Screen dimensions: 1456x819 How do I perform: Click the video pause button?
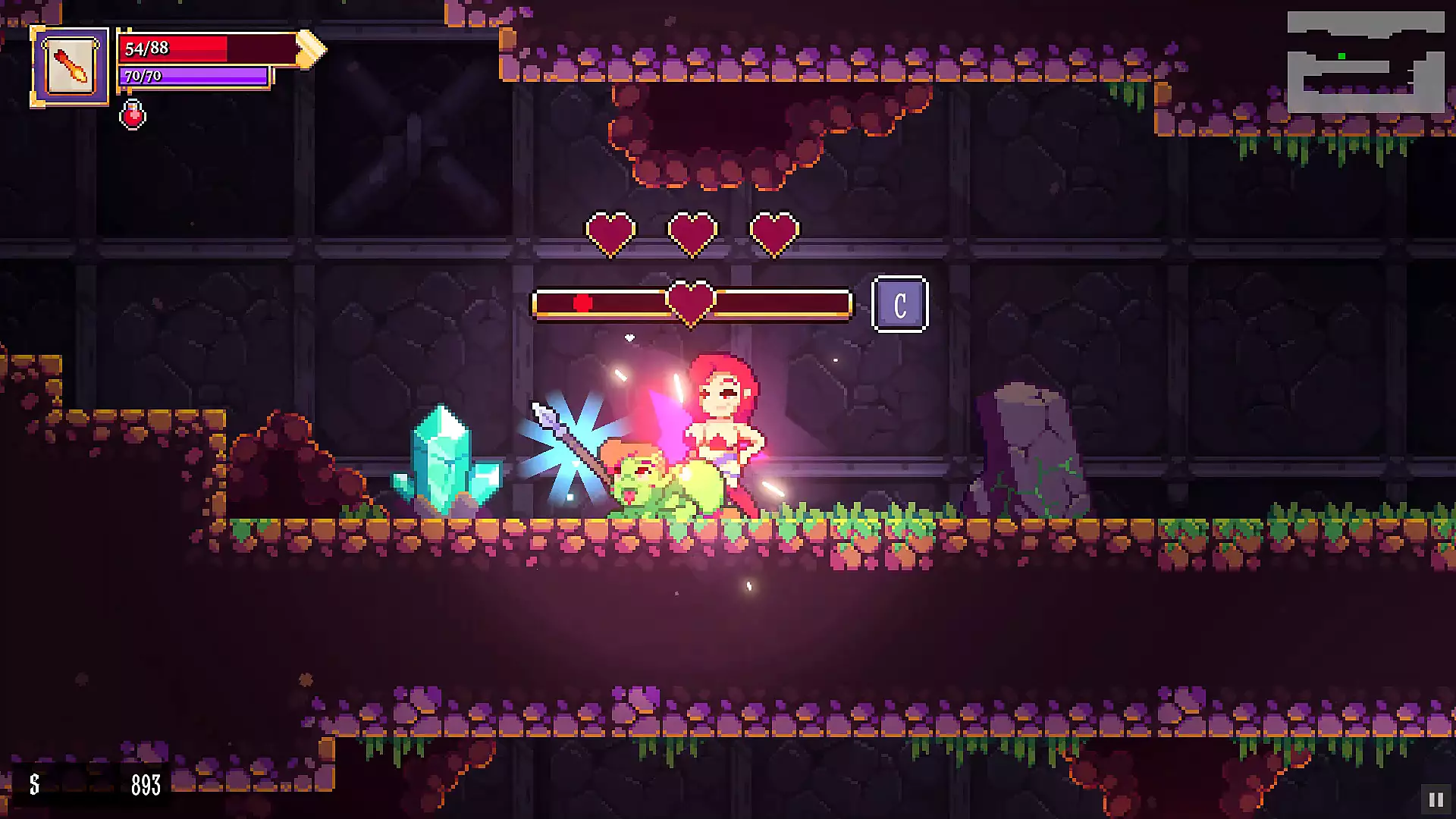click(x=1436, y=799)
